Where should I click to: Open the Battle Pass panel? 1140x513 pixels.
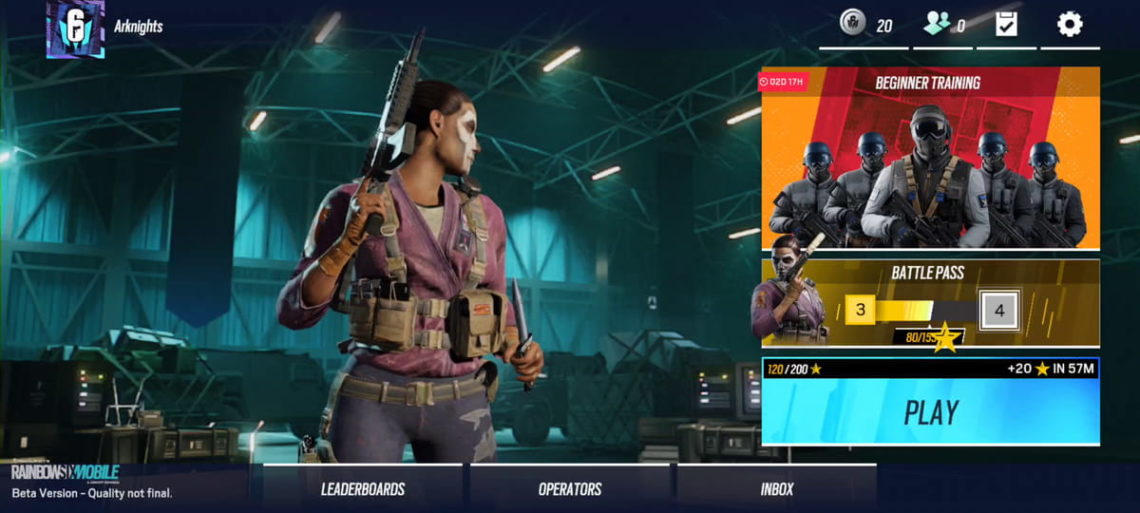coord(930,303)
